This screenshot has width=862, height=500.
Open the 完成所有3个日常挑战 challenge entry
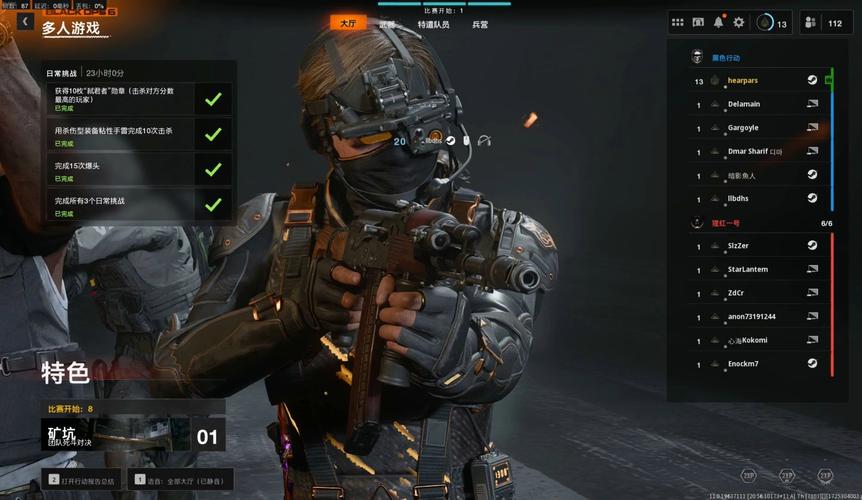(142, 204)
